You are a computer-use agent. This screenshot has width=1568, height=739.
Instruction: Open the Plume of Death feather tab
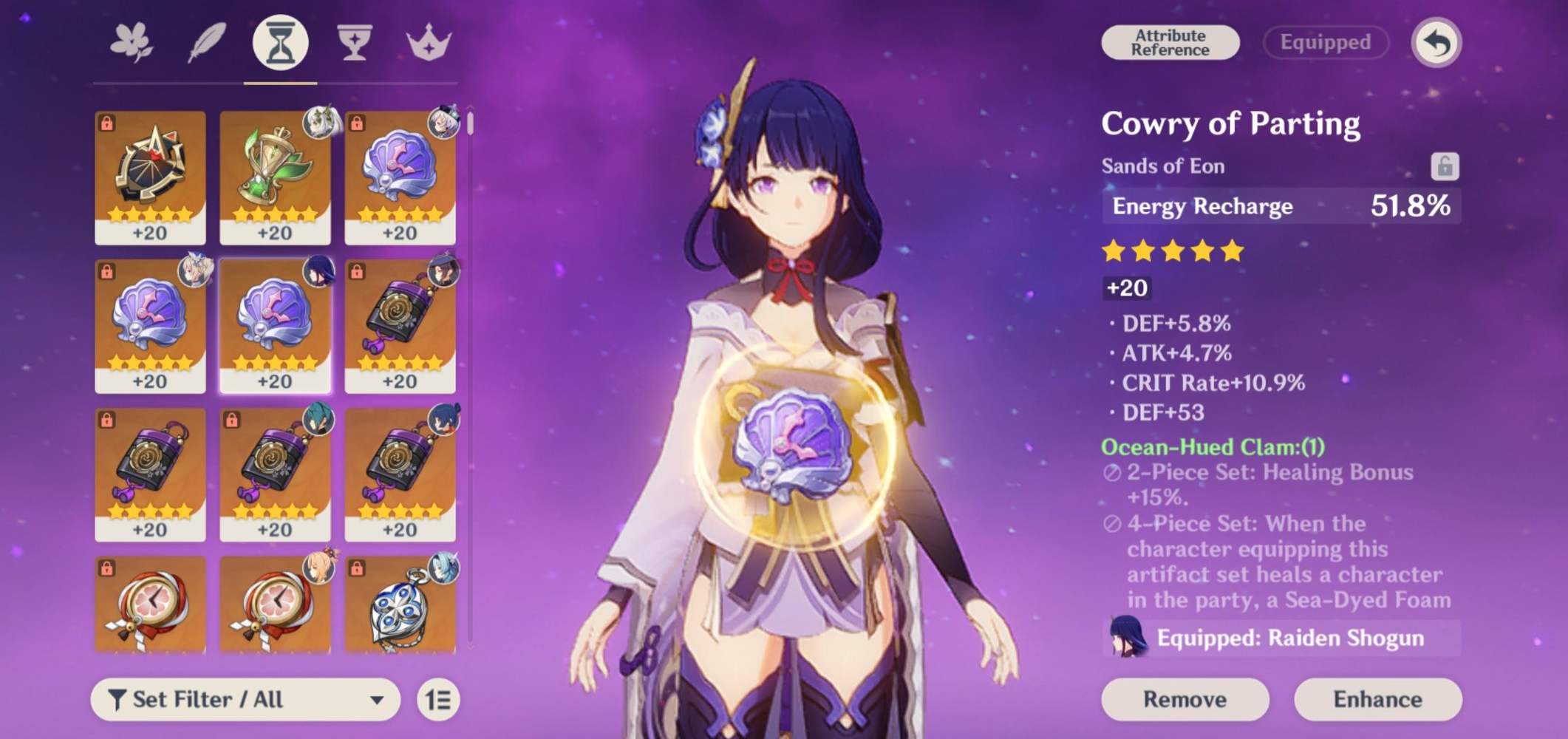coord(207,43)
